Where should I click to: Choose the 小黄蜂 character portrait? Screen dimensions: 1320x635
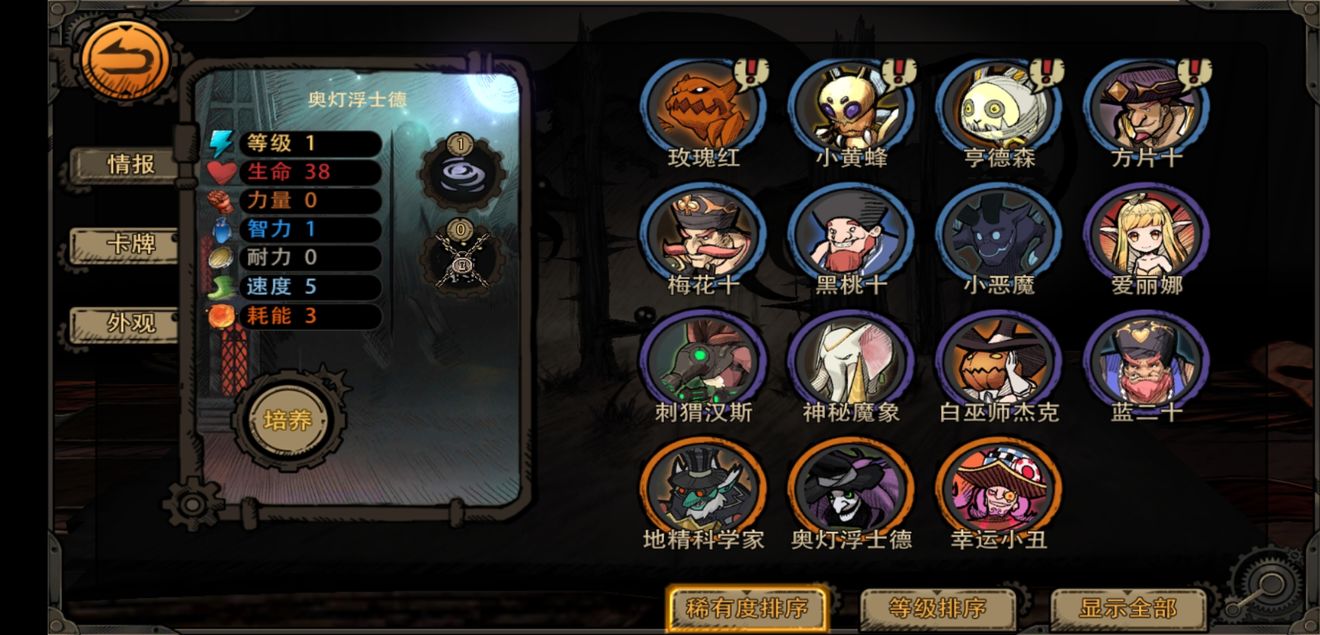851,107
